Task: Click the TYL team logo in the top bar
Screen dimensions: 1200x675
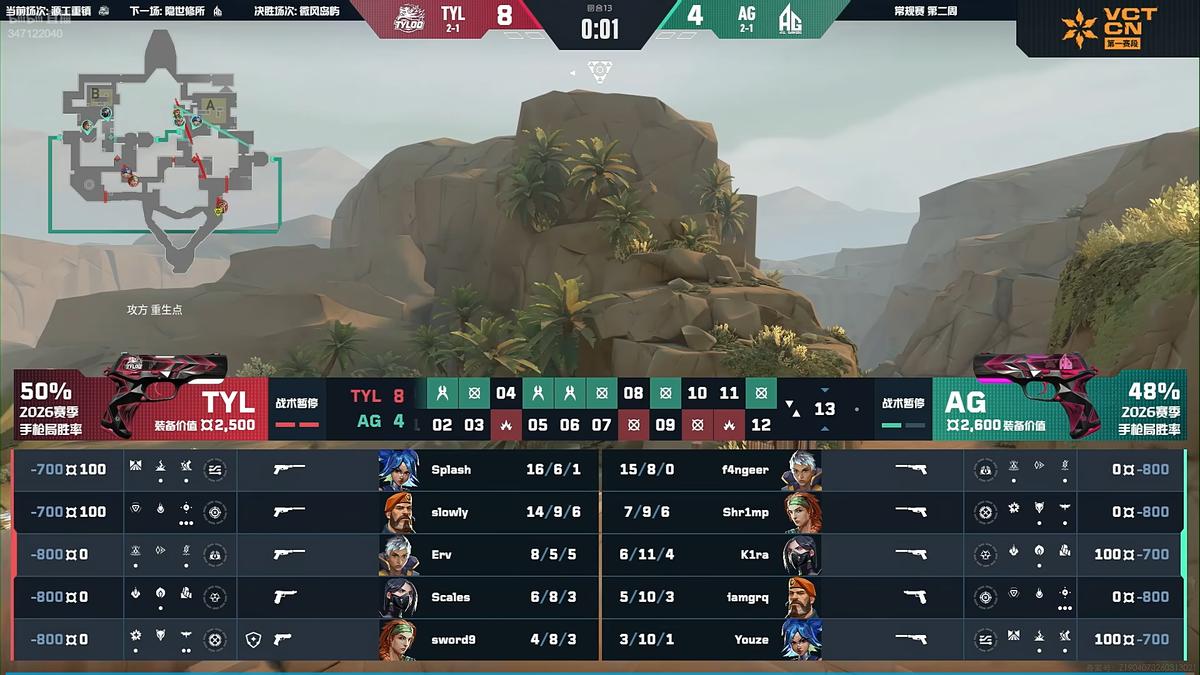Action: click(404, 19)
